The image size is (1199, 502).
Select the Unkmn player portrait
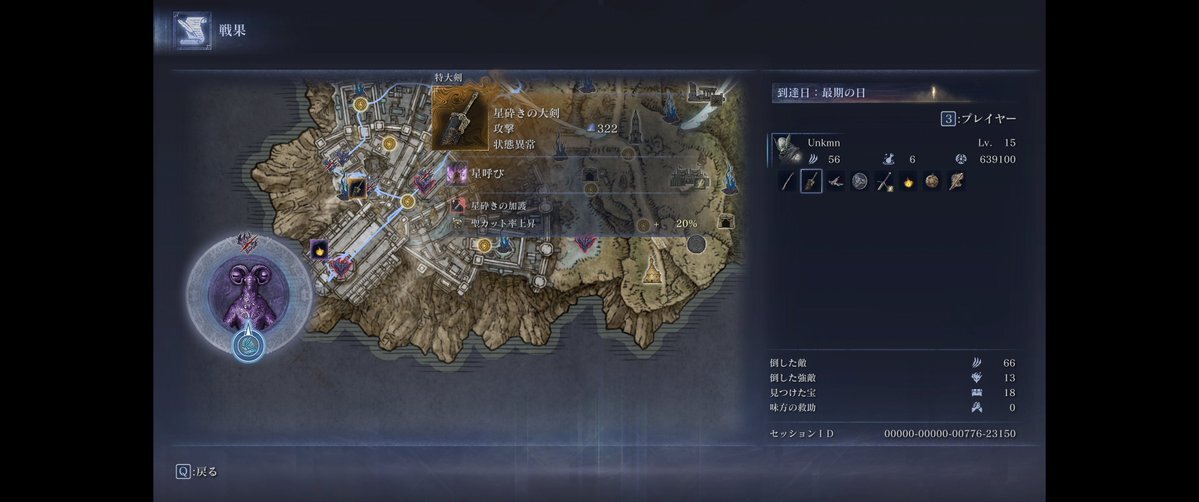pos(789,149)
